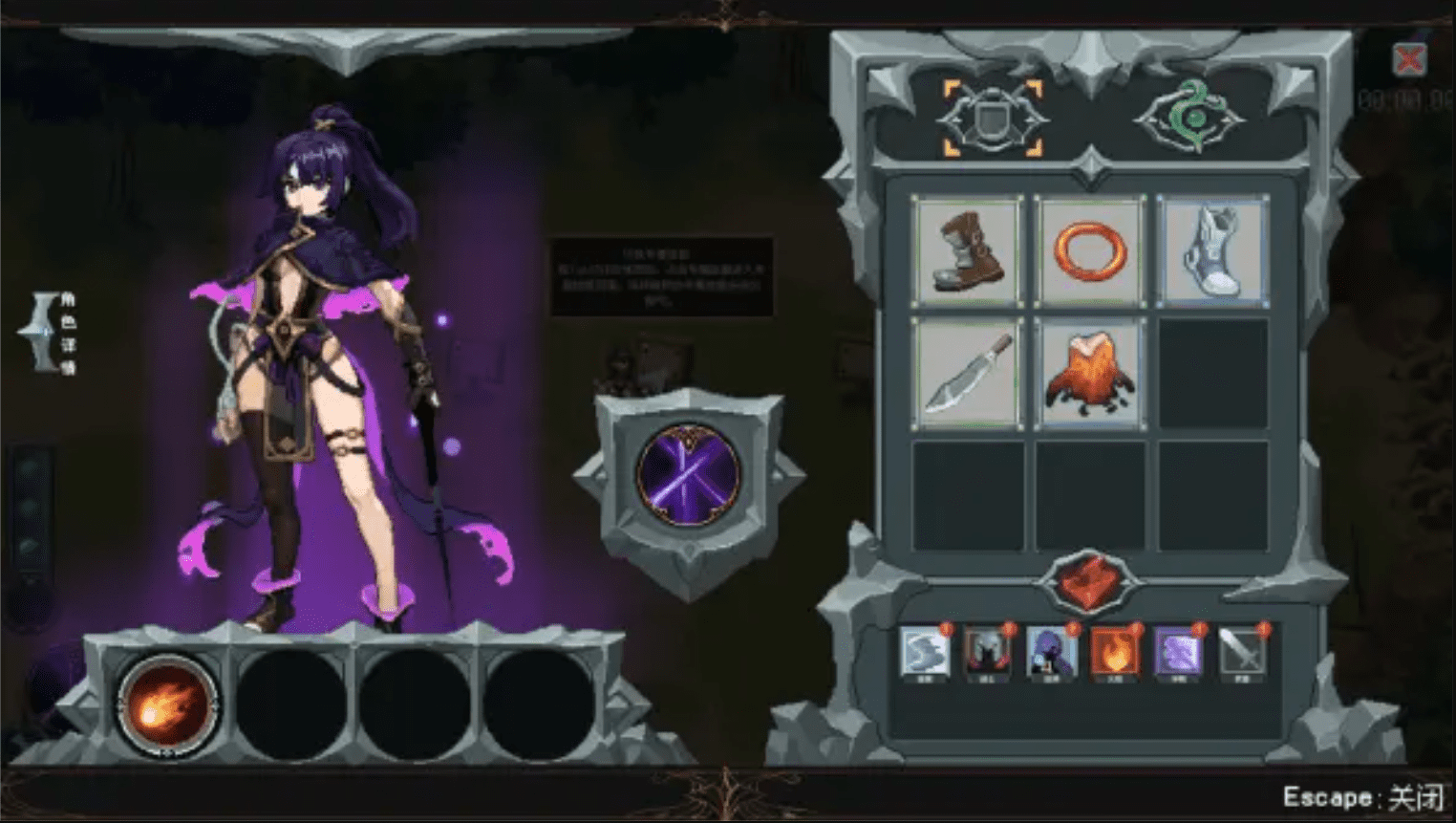Select the grey cloud wind icon
Image resolution: width=1456 pixels, height=823 pixels.
pos(924,653)
